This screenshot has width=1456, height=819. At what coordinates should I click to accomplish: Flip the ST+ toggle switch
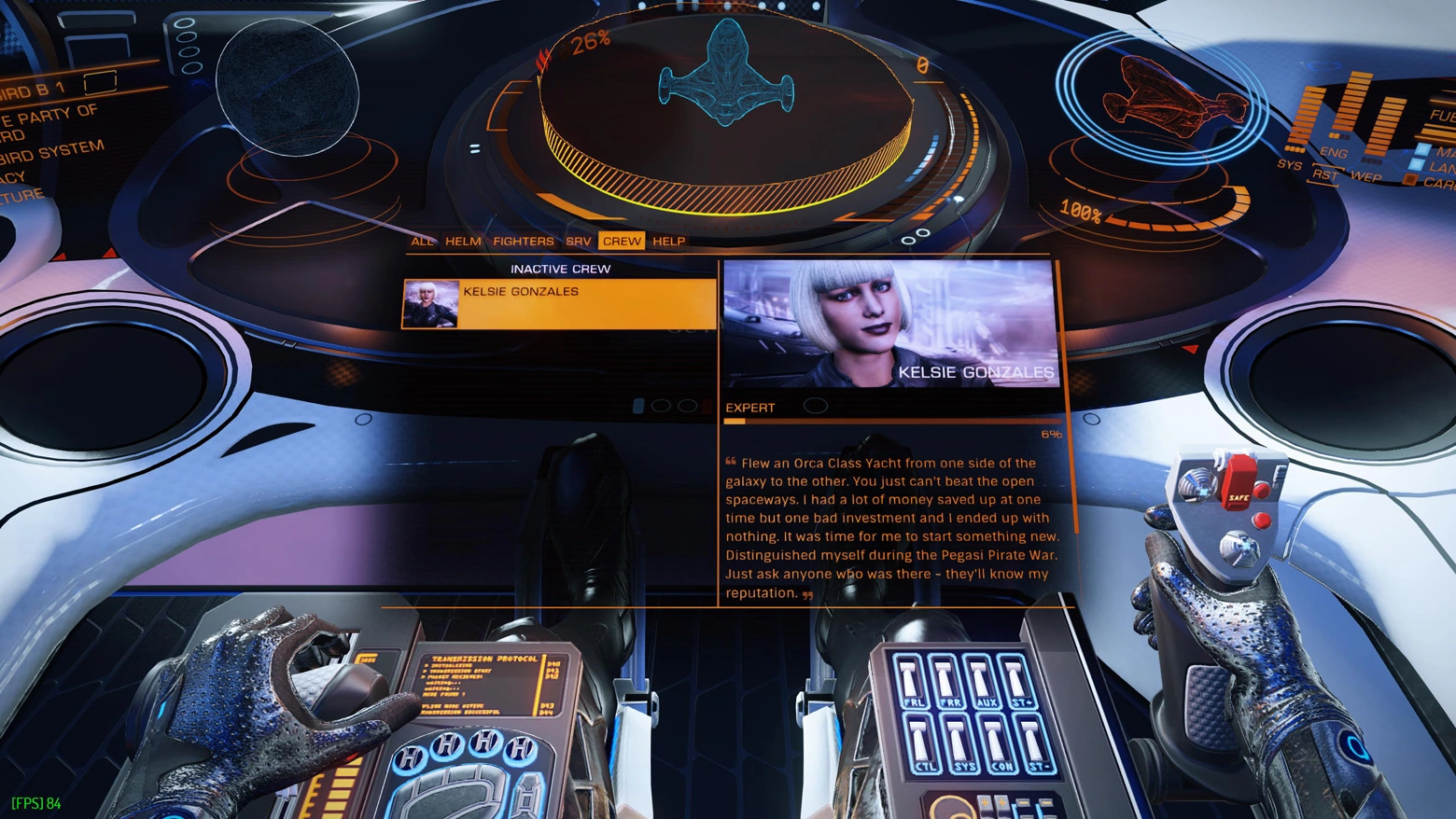click(1016, 679)
